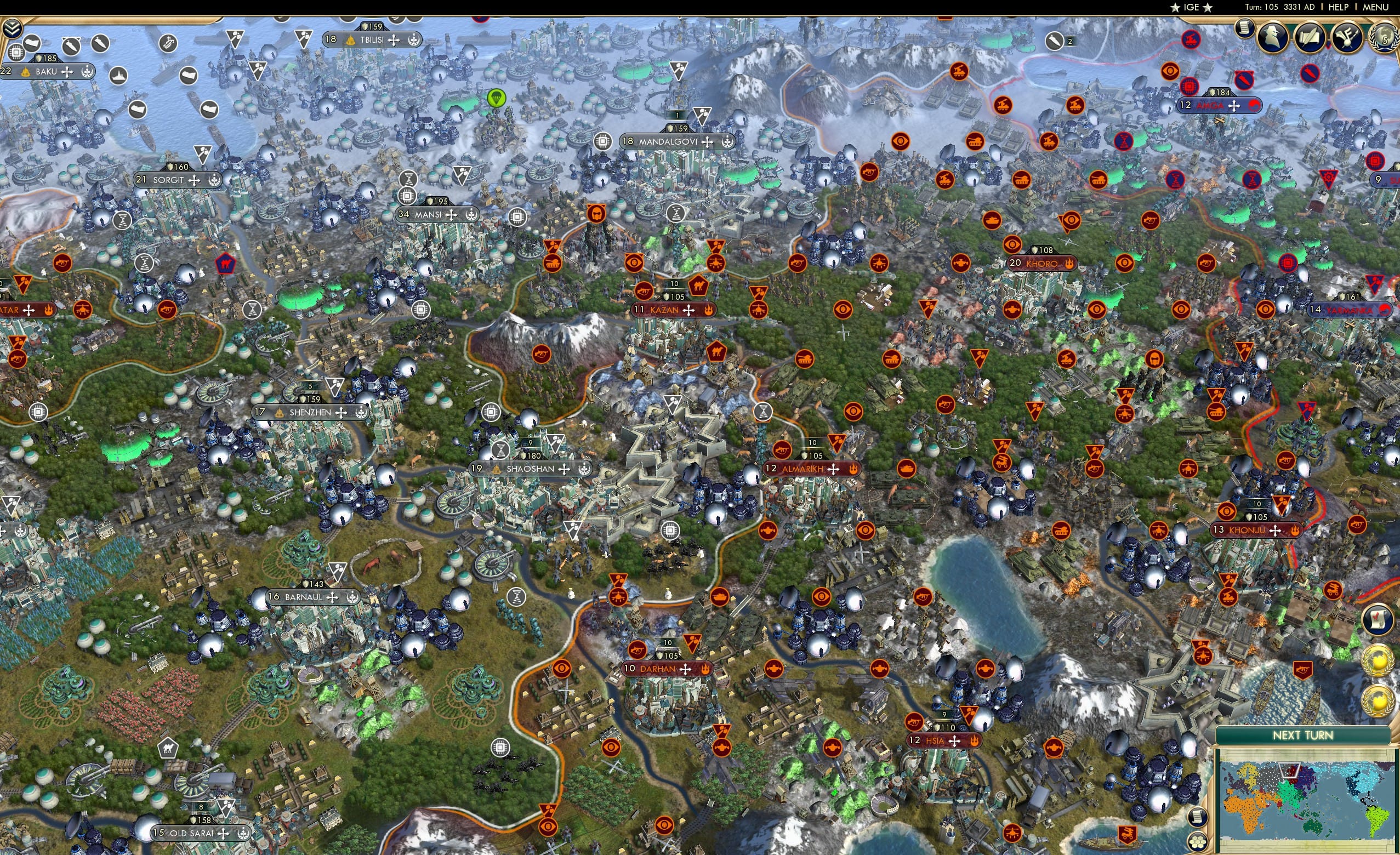Open the game MENU
This screenshot has width=1400, height=855.
coord(1375,7)
